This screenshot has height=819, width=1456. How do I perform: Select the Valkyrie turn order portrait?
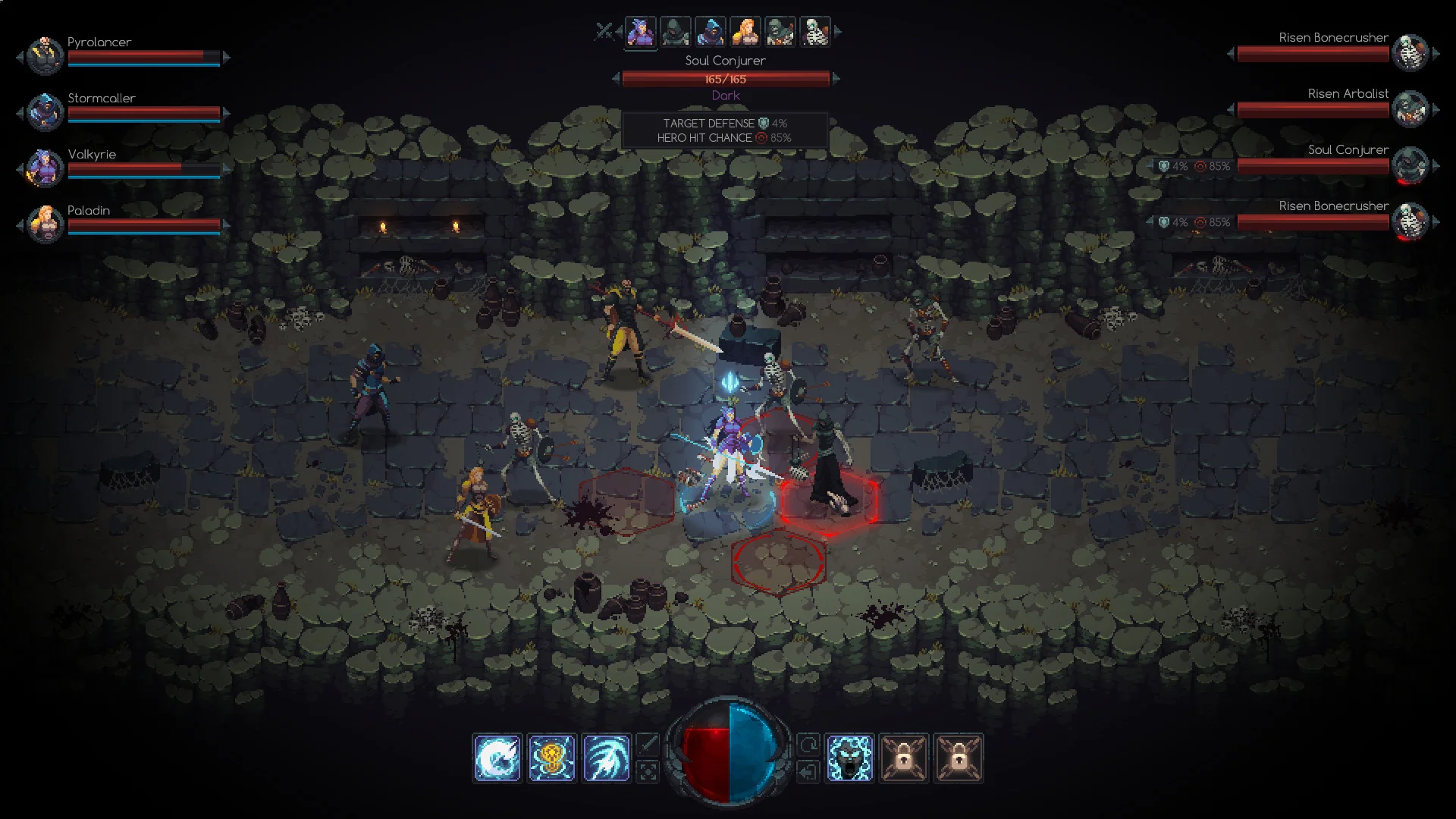pos(641,32)
